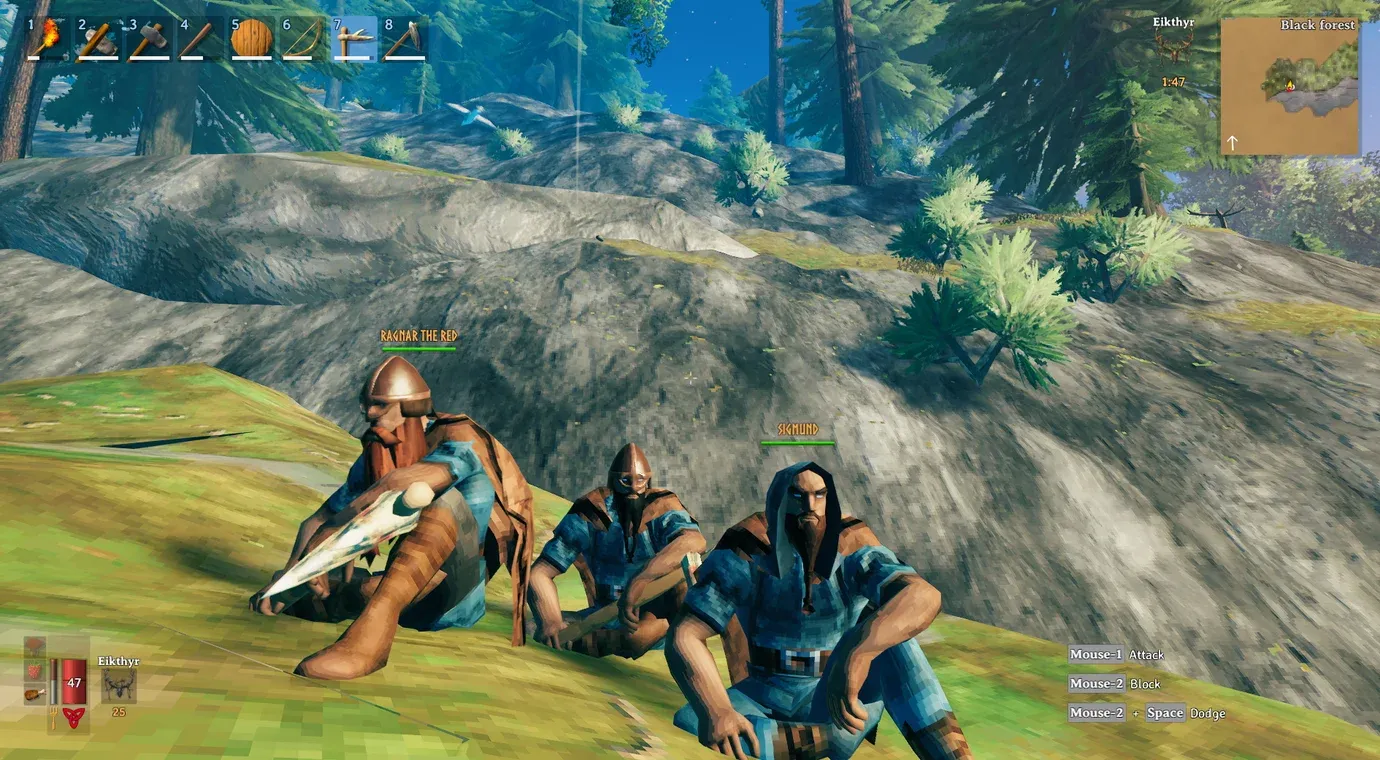Click the red health bar showing 47

pos(73,682)
